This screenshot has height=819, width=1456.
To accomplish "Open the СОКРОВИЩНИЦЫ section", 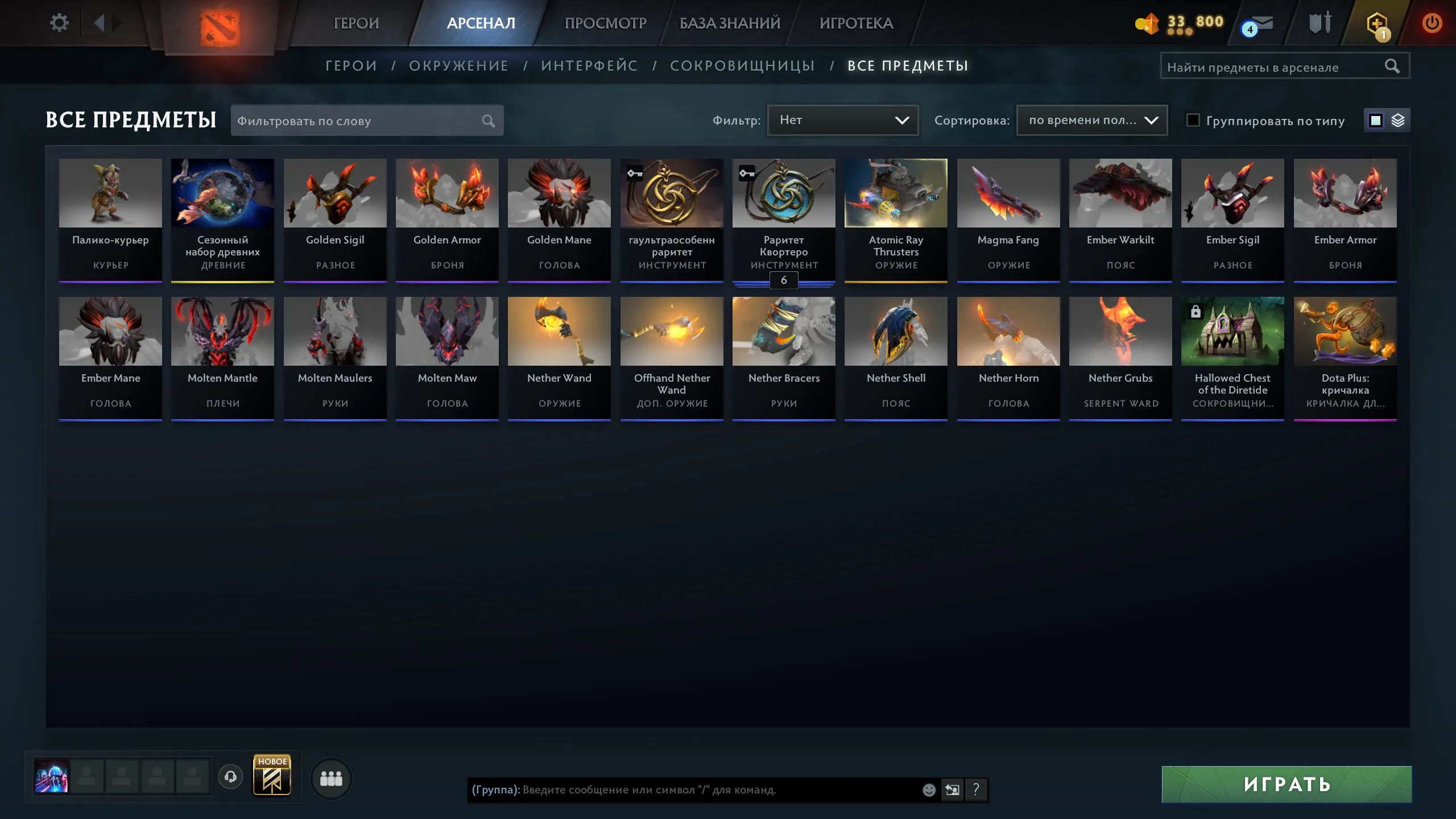I will [x=743, y=65].
